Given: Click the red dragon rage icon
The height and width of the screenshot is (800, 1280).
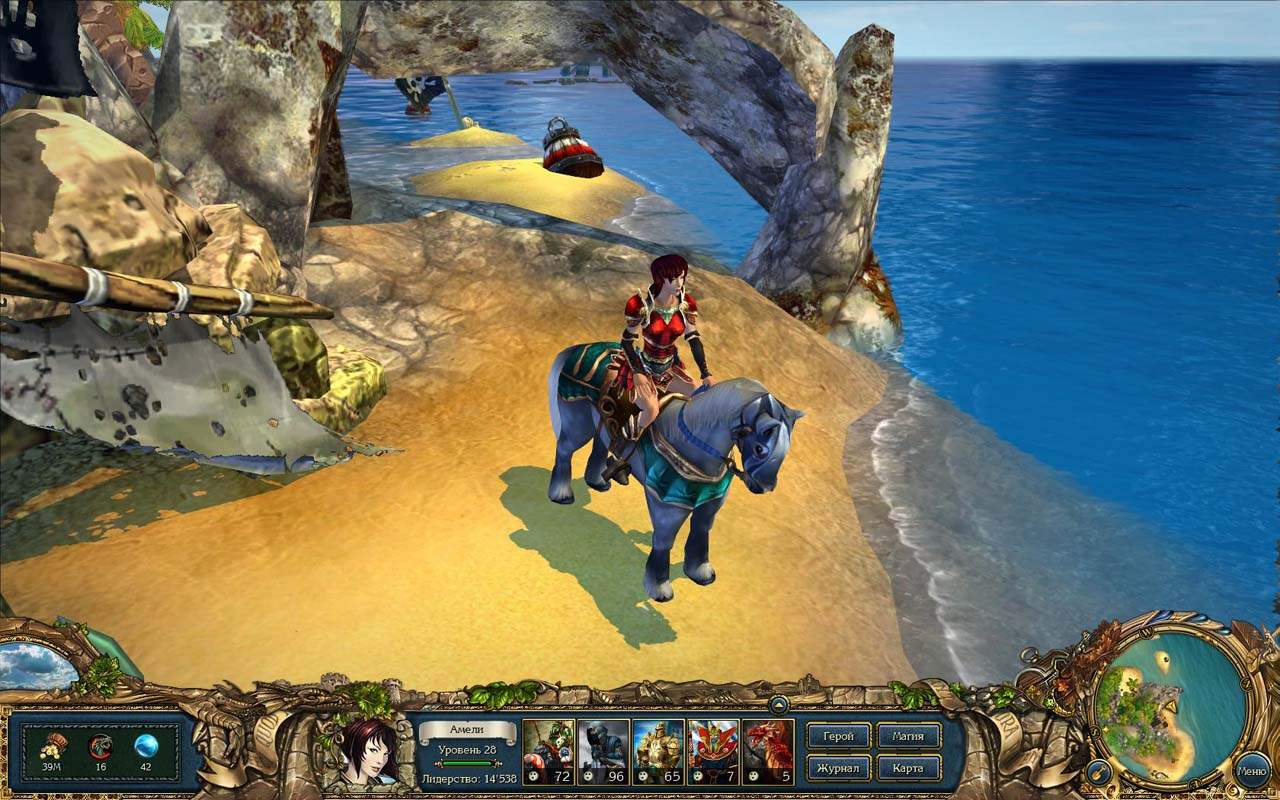Looking at the screenshot, I should coord(100,745).
